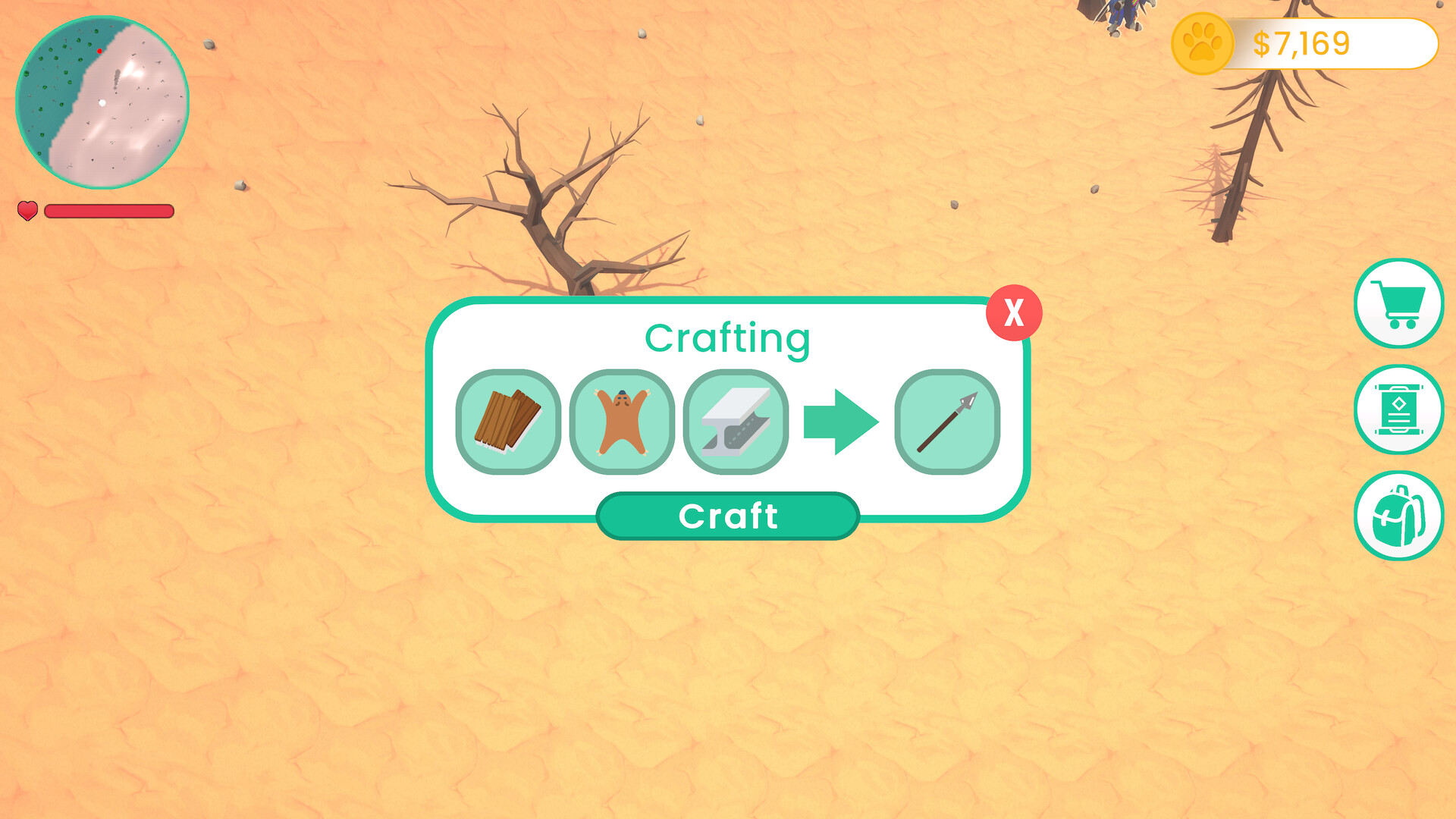Select the wood planks crafting ingredient
The height and width of the screenshot is (819, 1456).
click(510, 422)
